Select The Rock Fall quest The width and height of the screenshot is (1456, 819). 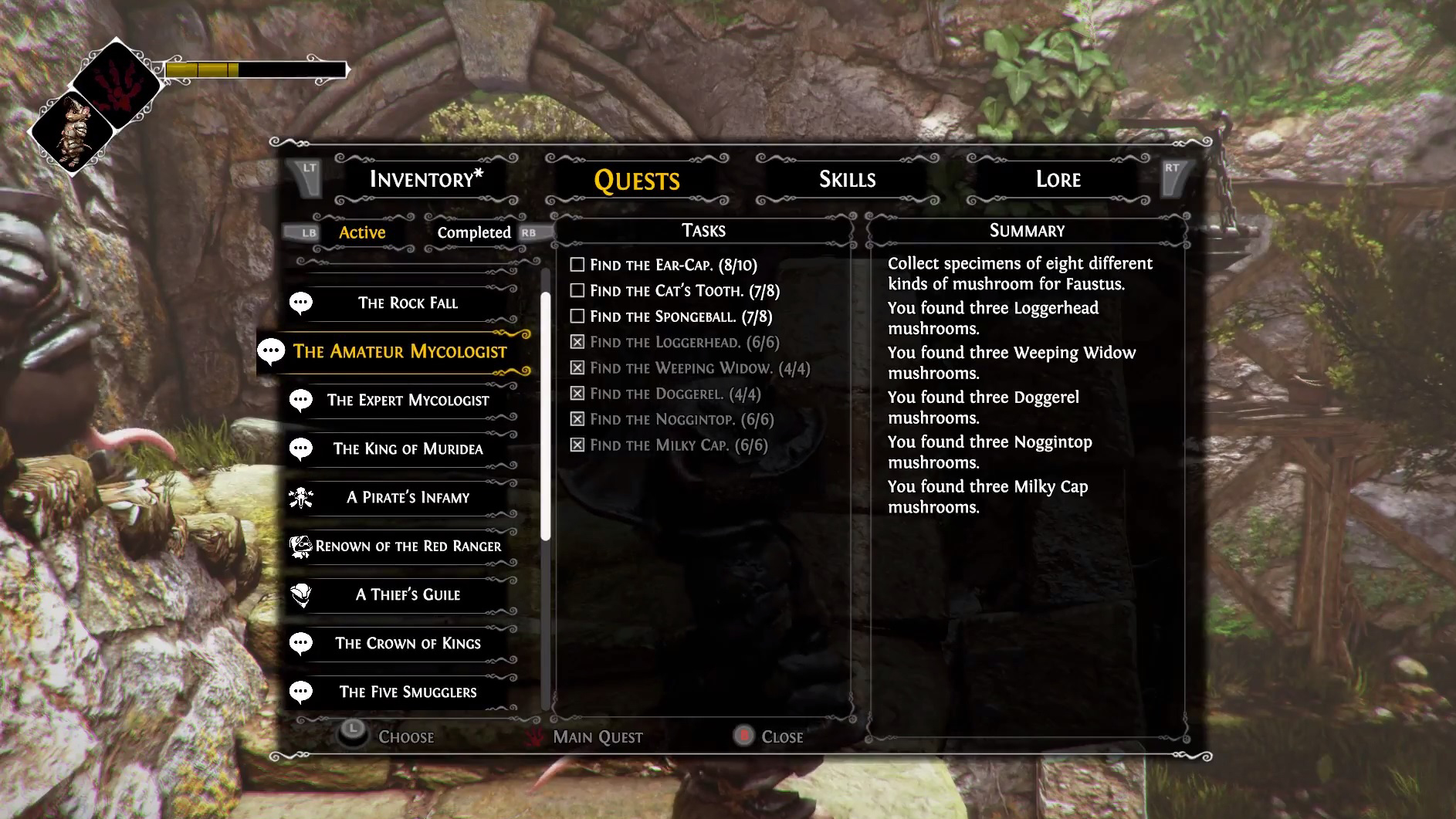(408, 303)
